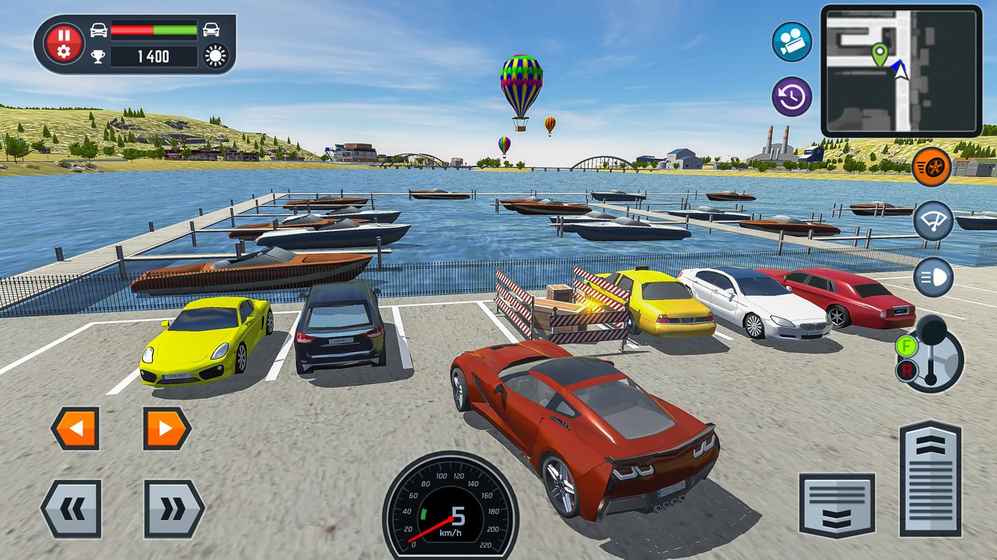The height and width of the screenshot is (560, 997).
Task: Turn on the windshield wipers
Action: (x=933, y=221)
